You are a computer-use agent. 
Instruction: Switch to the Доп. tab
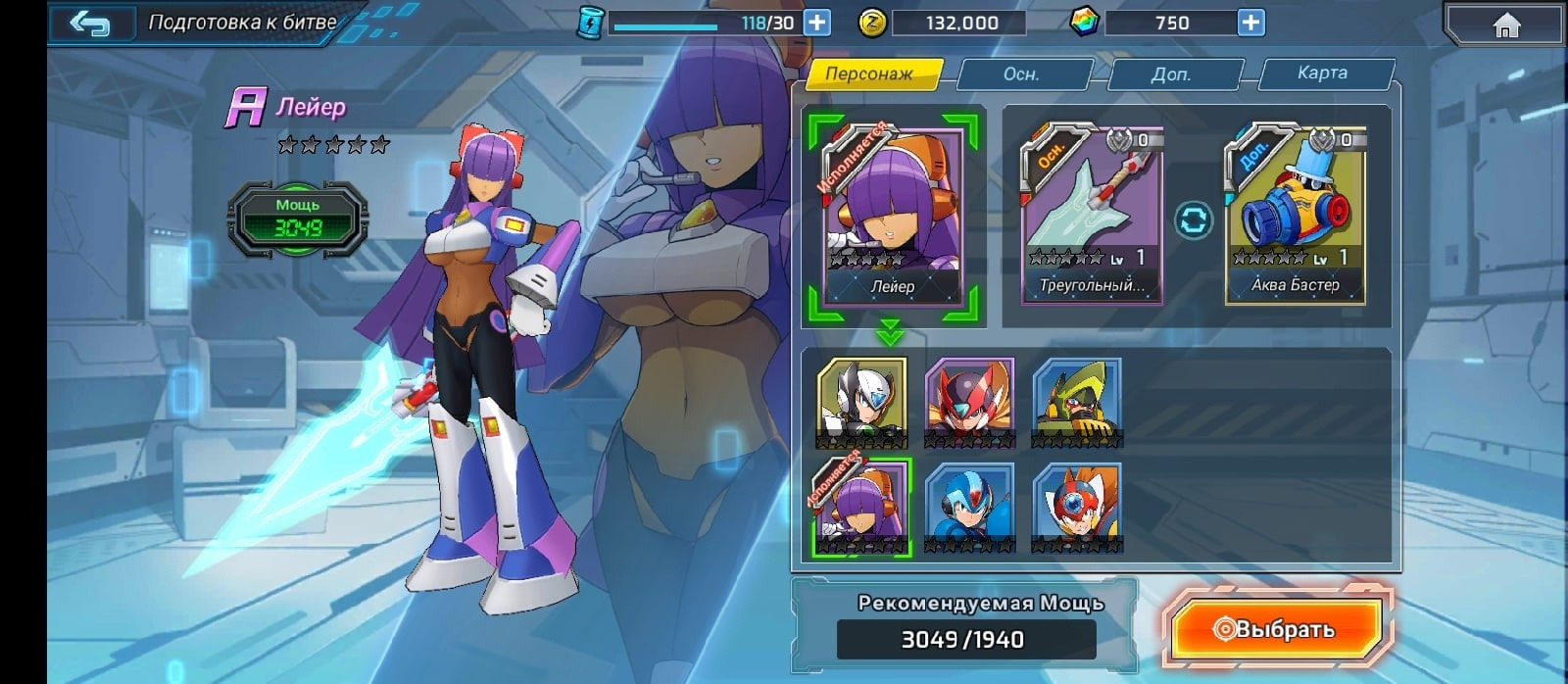pyautogui.click(x=1171, y=73)
